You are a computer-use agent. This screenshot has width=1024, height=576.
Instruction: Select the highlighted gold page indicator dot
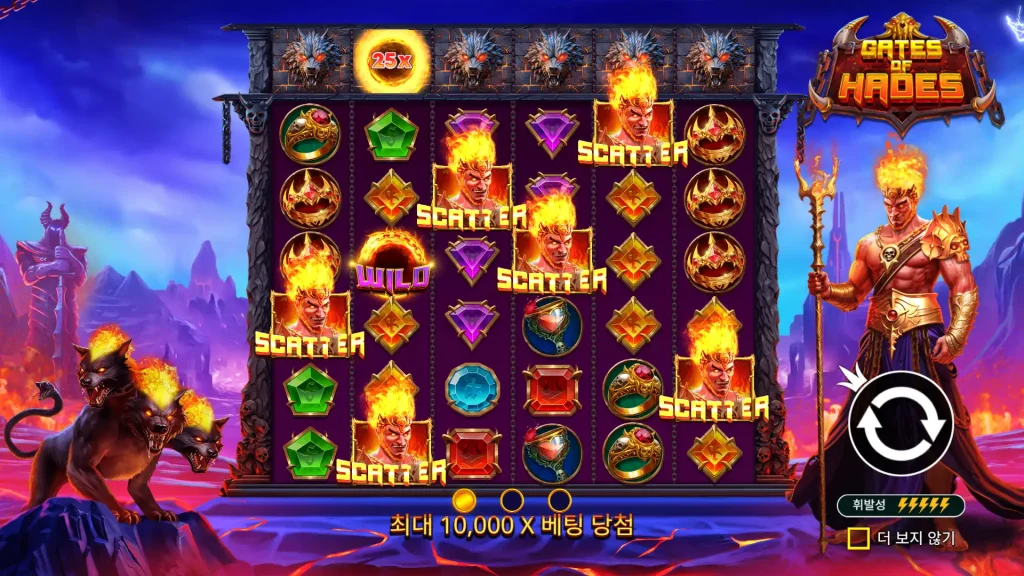tap(464, 499)
